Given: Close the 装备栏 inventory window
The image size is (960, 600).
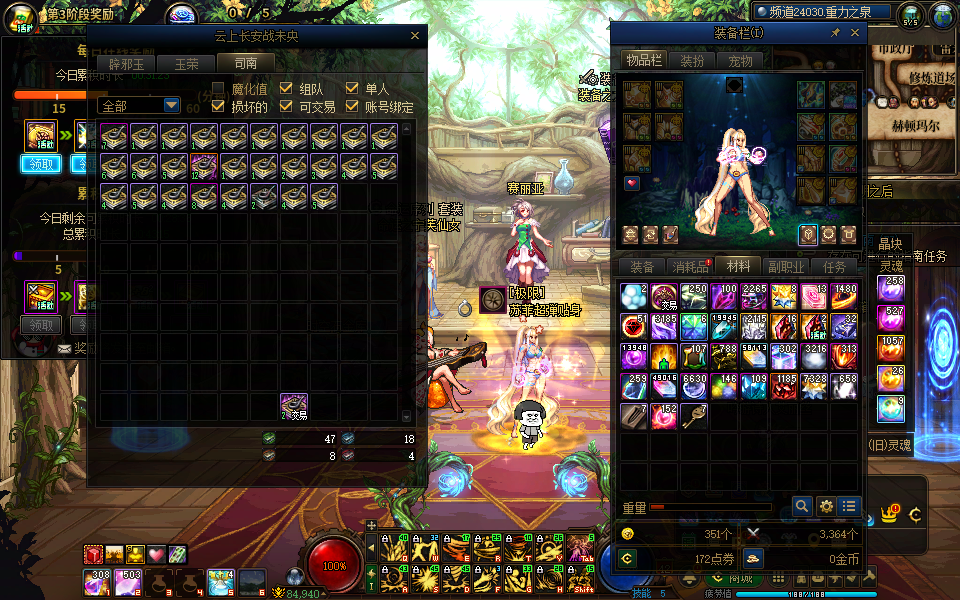Looking at the screenshot, I should click(x=855, y=33).
